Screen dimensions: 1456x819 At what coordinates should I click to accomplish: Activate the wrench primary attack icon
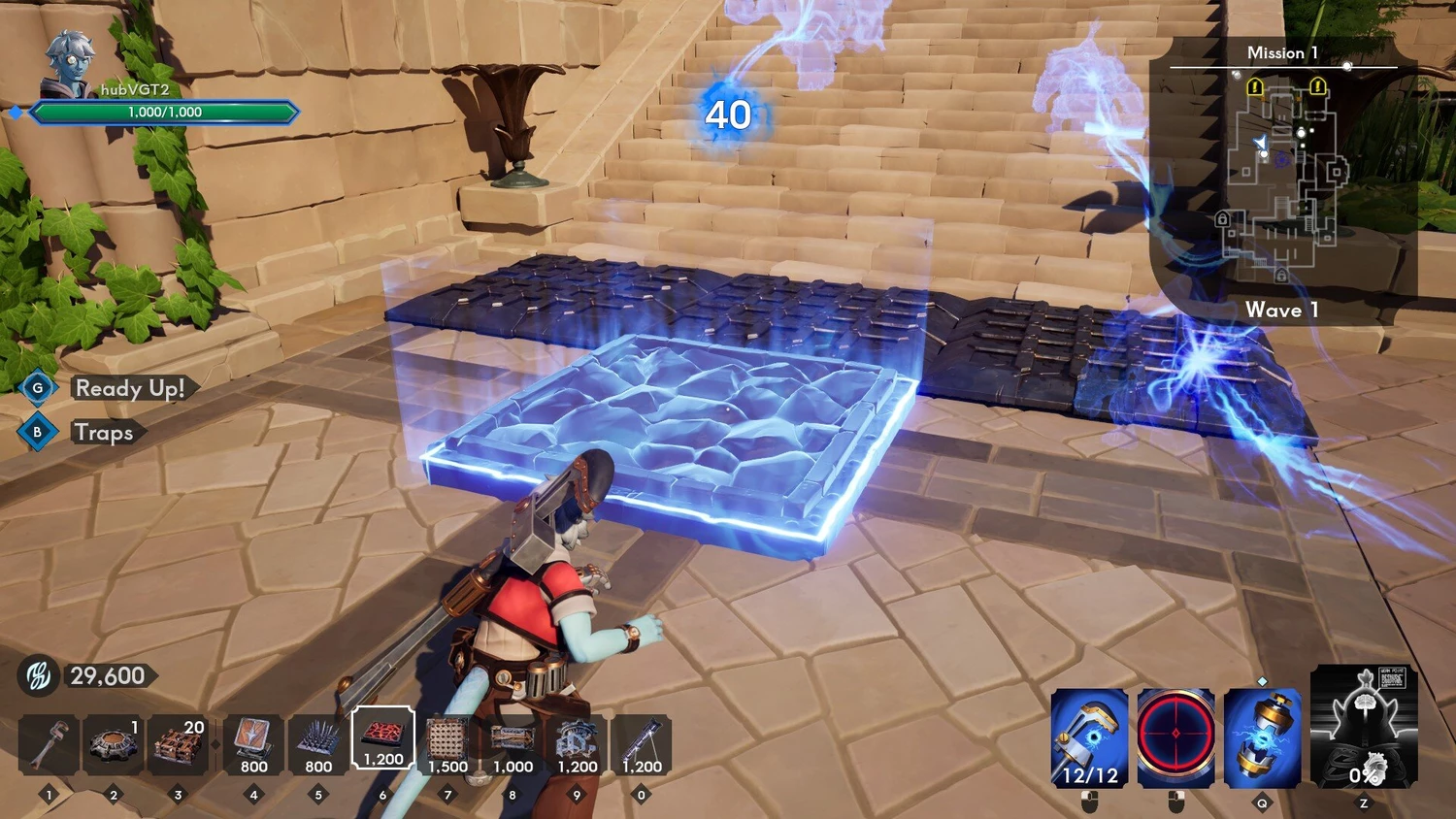(x=1089, y=737)
